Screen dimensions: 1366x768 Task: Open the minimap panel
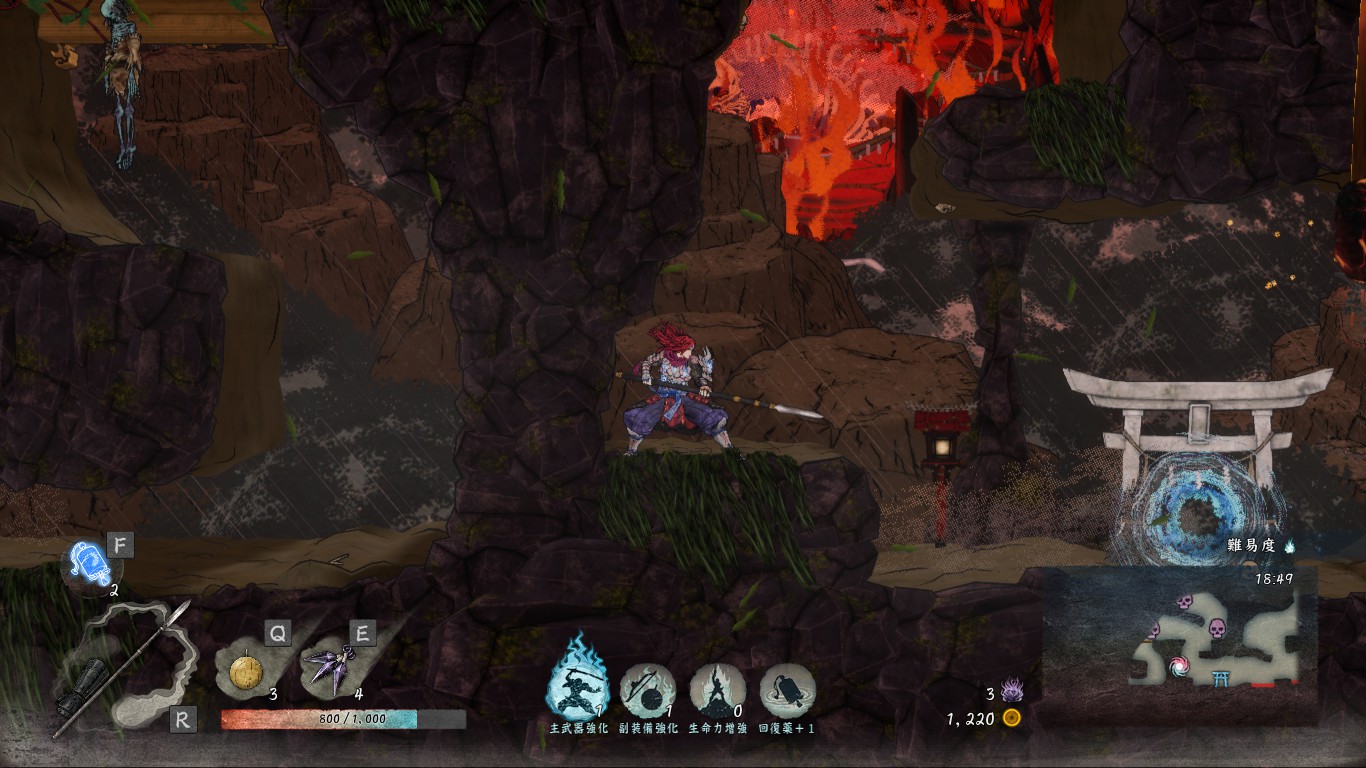tap(1180, 645)
